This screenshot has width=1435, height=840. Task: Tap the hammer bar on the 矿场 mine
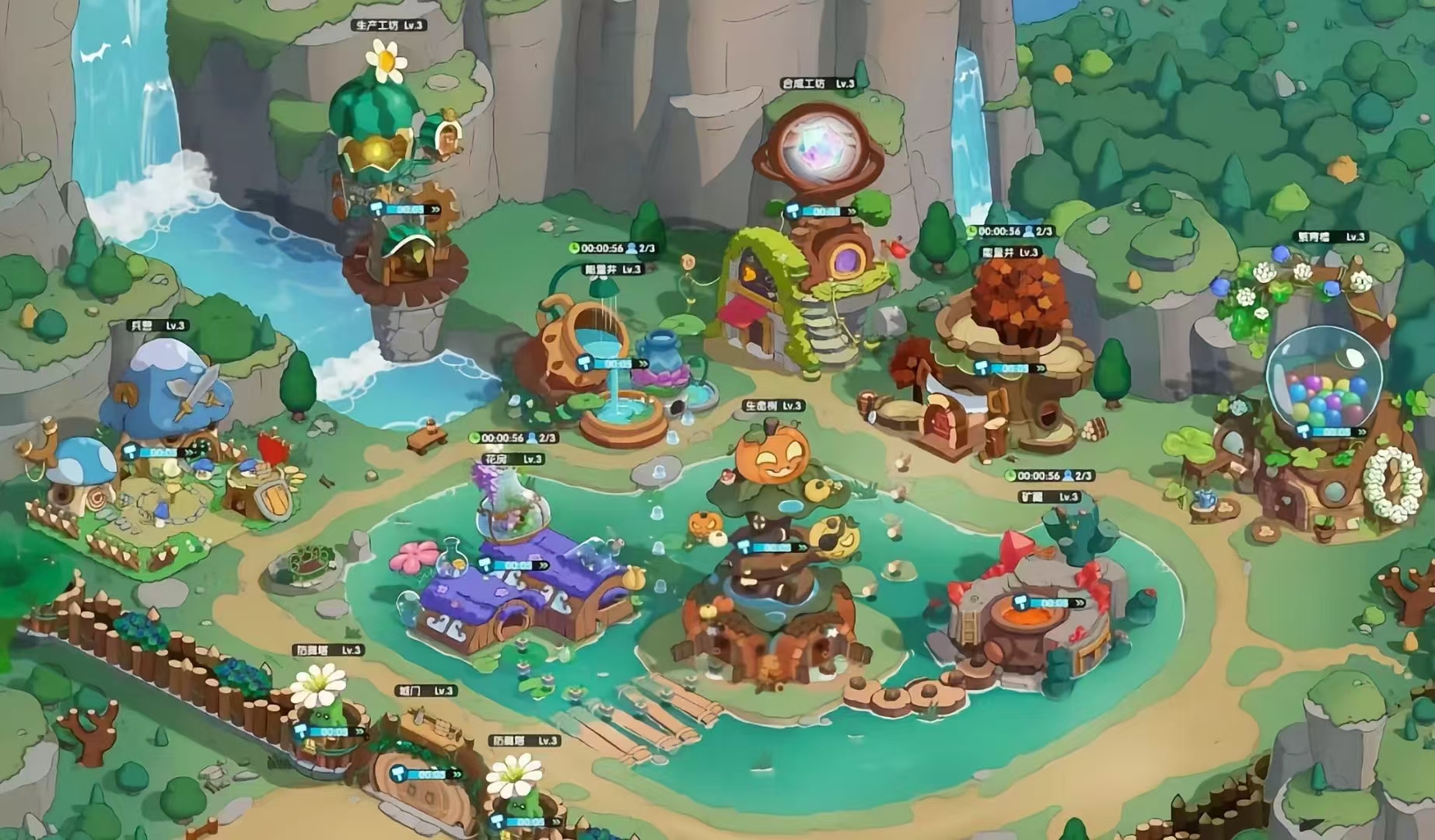click(x=1050, y=603)
